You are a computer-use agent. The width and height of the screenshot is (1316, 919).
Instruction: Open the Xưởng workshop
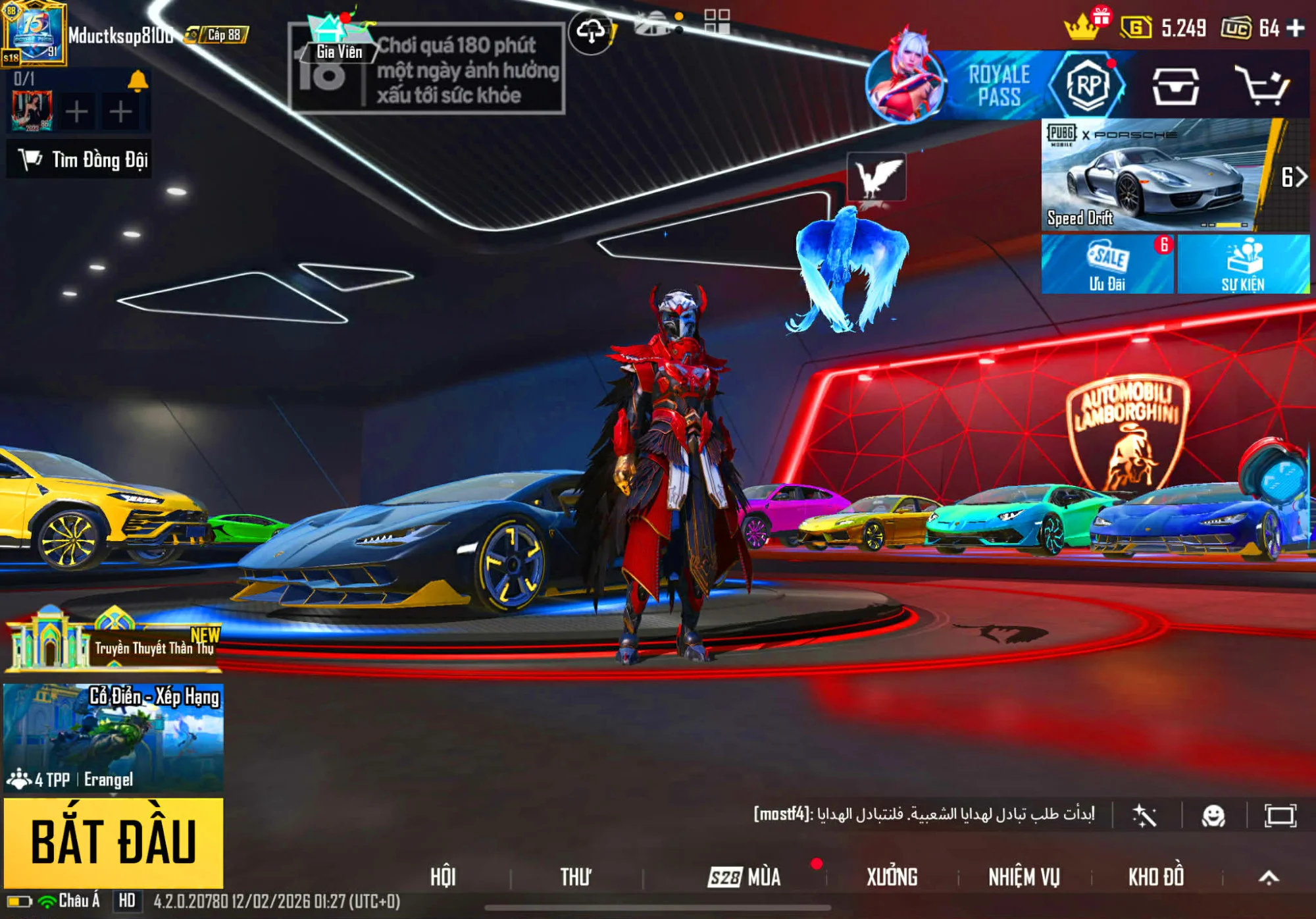pyautogui.click(x=892, y=877)
